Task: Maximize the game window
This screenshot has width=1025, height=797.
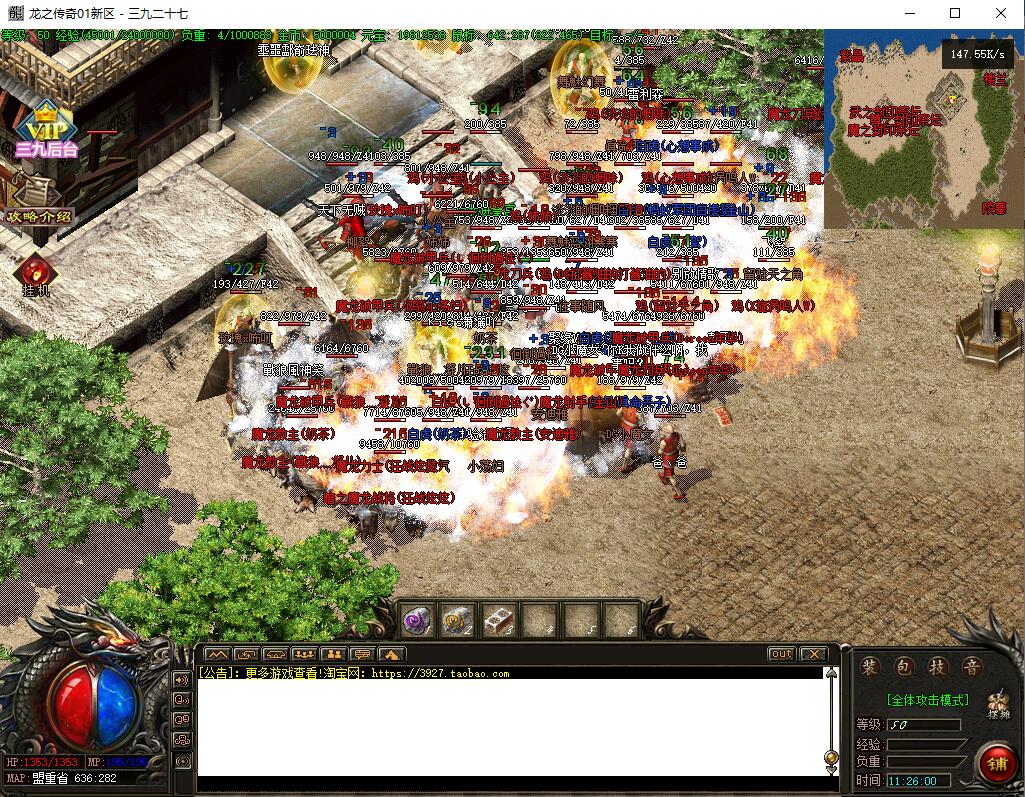Action: [x=955, y=13]
